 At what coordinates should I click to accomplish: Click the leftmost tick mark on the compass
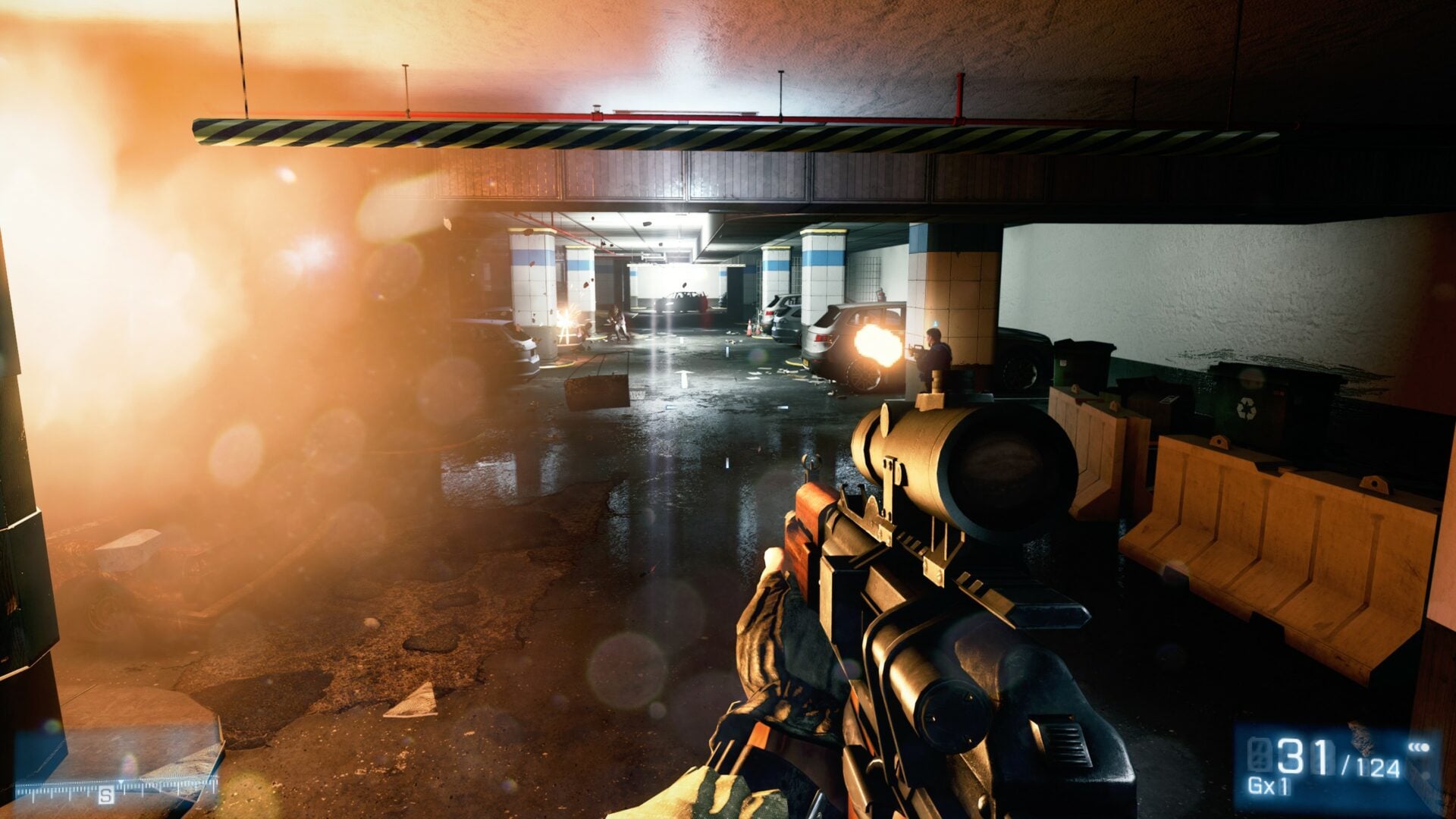[x=17, y=790]
